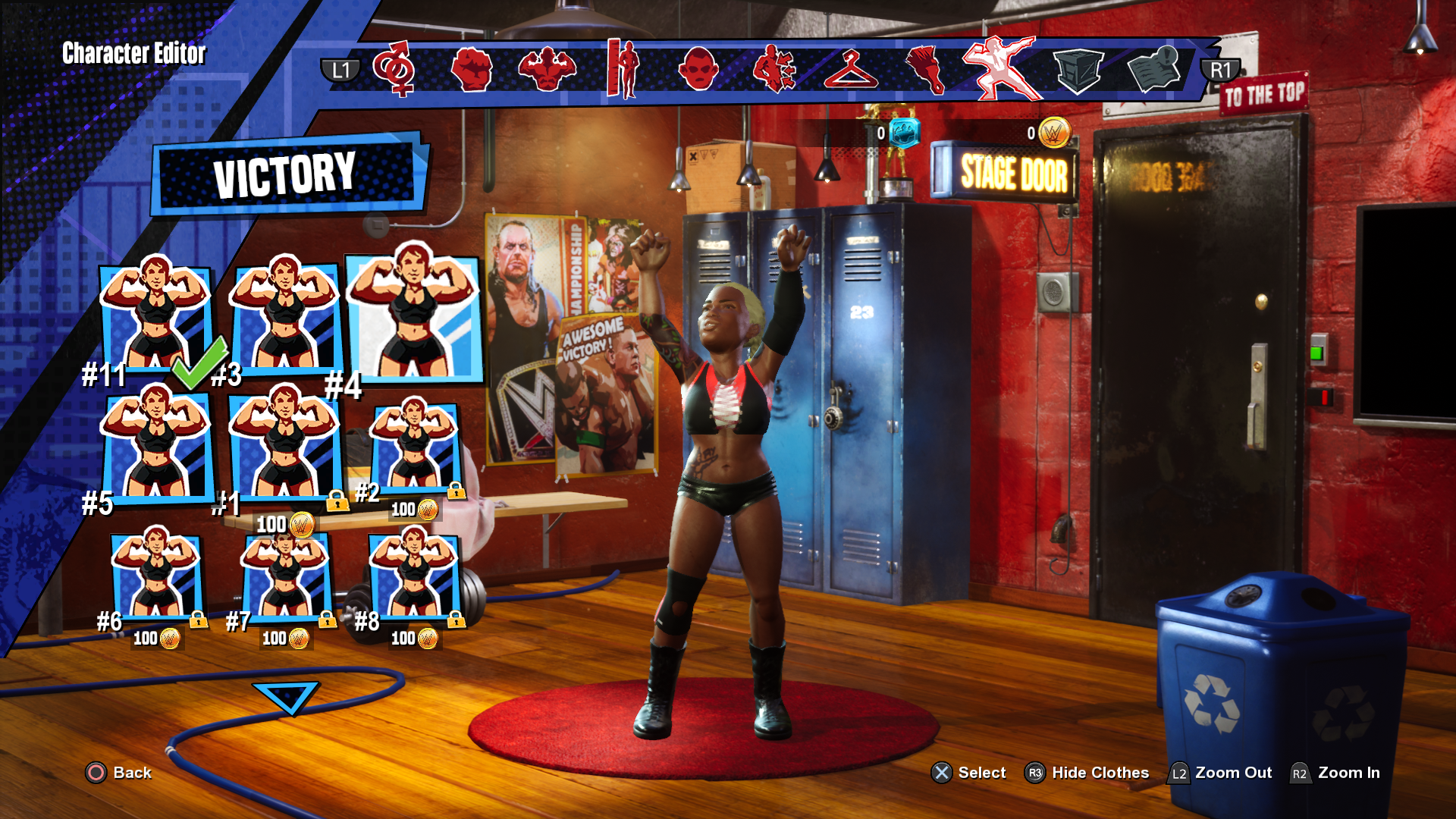Choose locked victory pose #6
The image size is (1456, 819).
[x=156, y=575]
